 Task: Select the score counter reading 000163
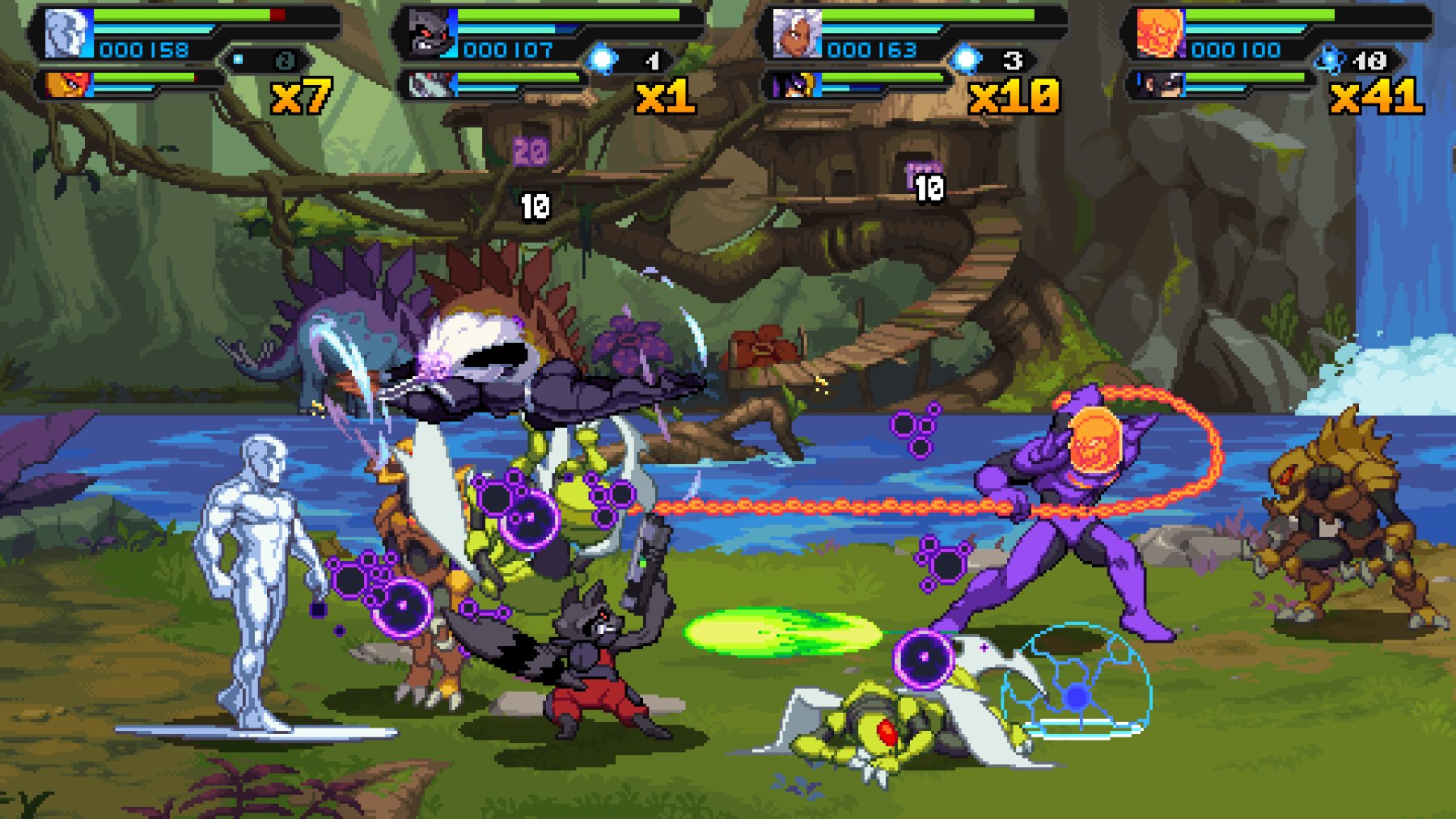coord(872,50)
